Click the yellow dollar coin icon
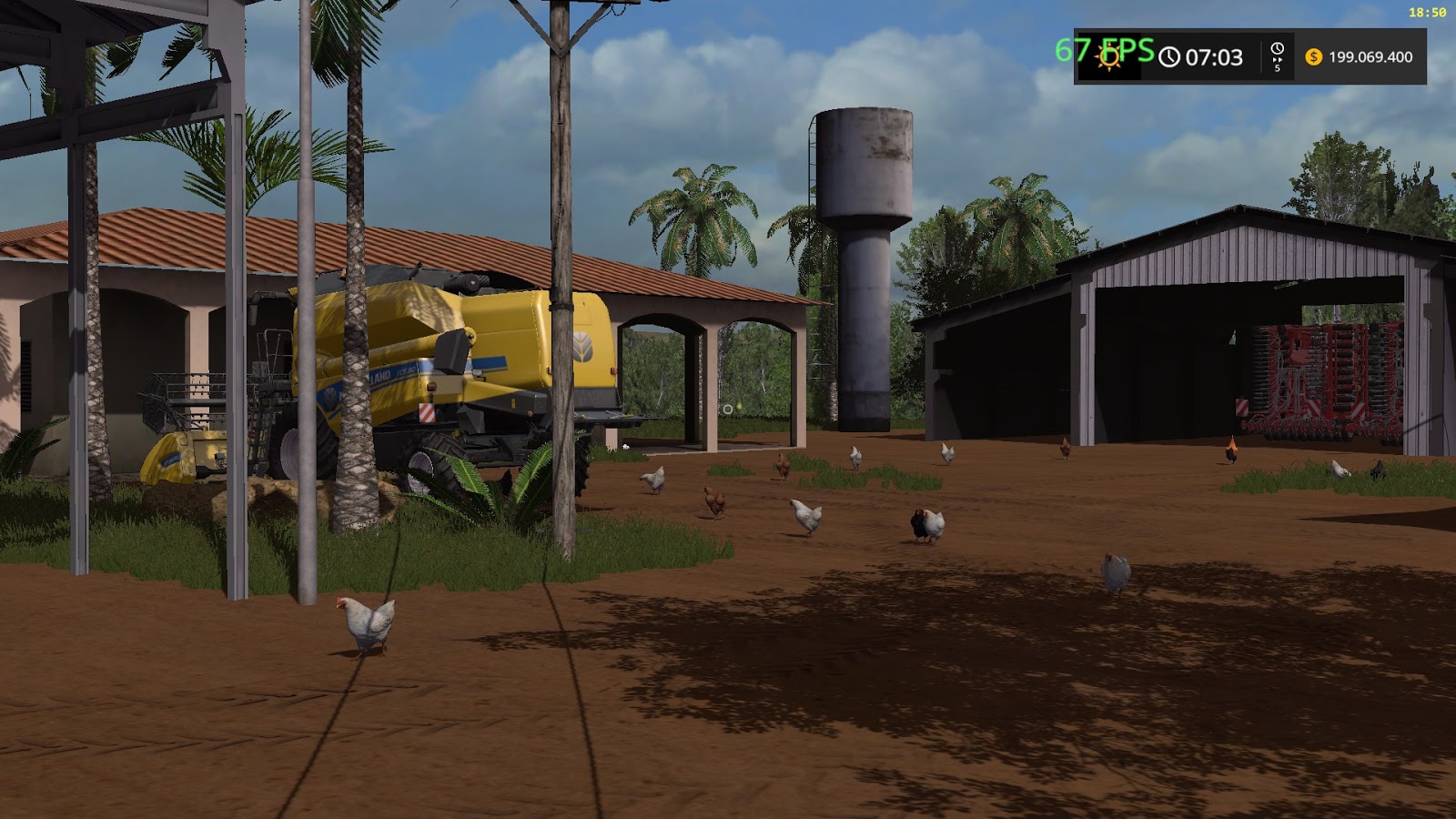Viewport: 1456px width, 819px height. 1313,57
